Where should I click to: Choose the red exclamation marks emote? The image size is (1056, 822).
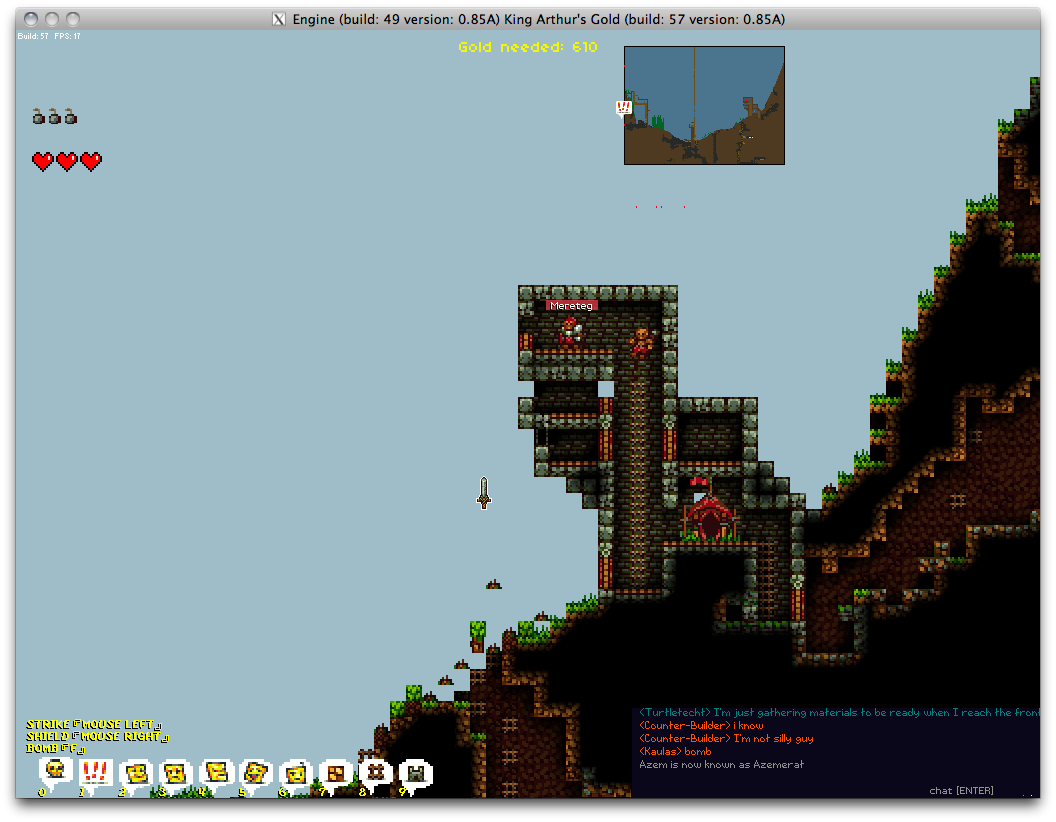[96, 772]
